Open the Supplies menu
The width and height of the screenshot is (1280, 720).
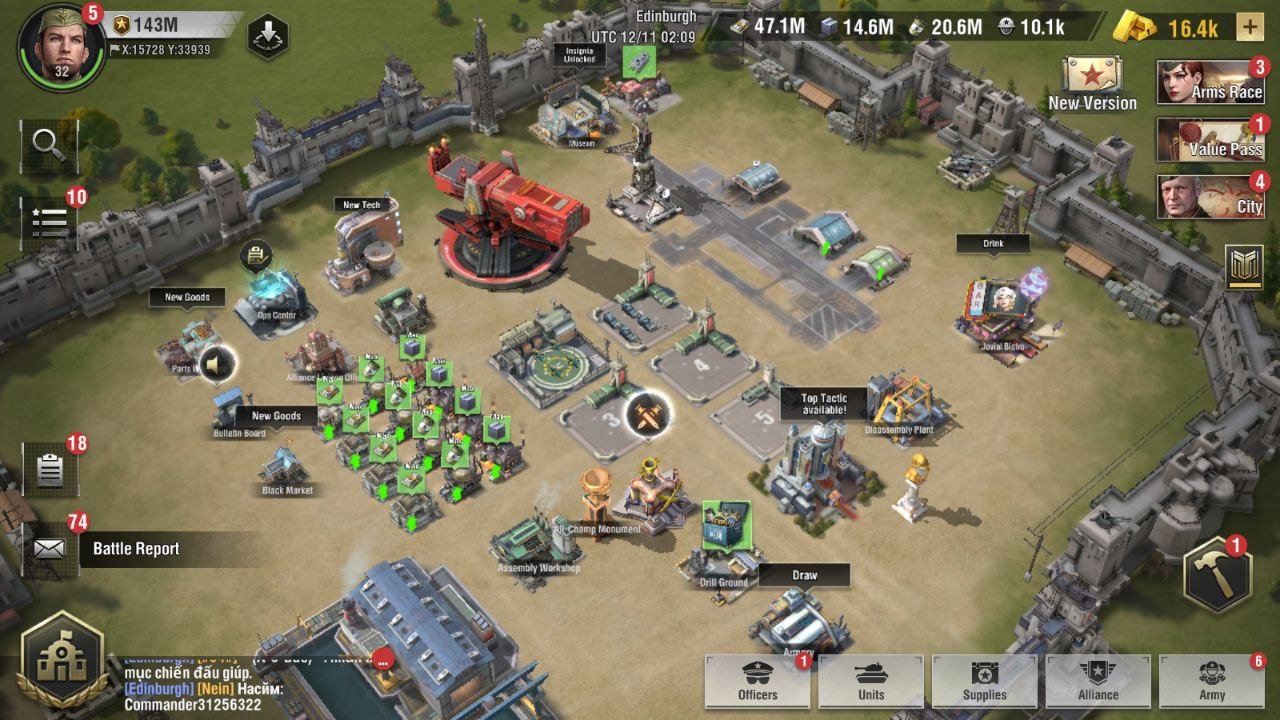[985, 681]
